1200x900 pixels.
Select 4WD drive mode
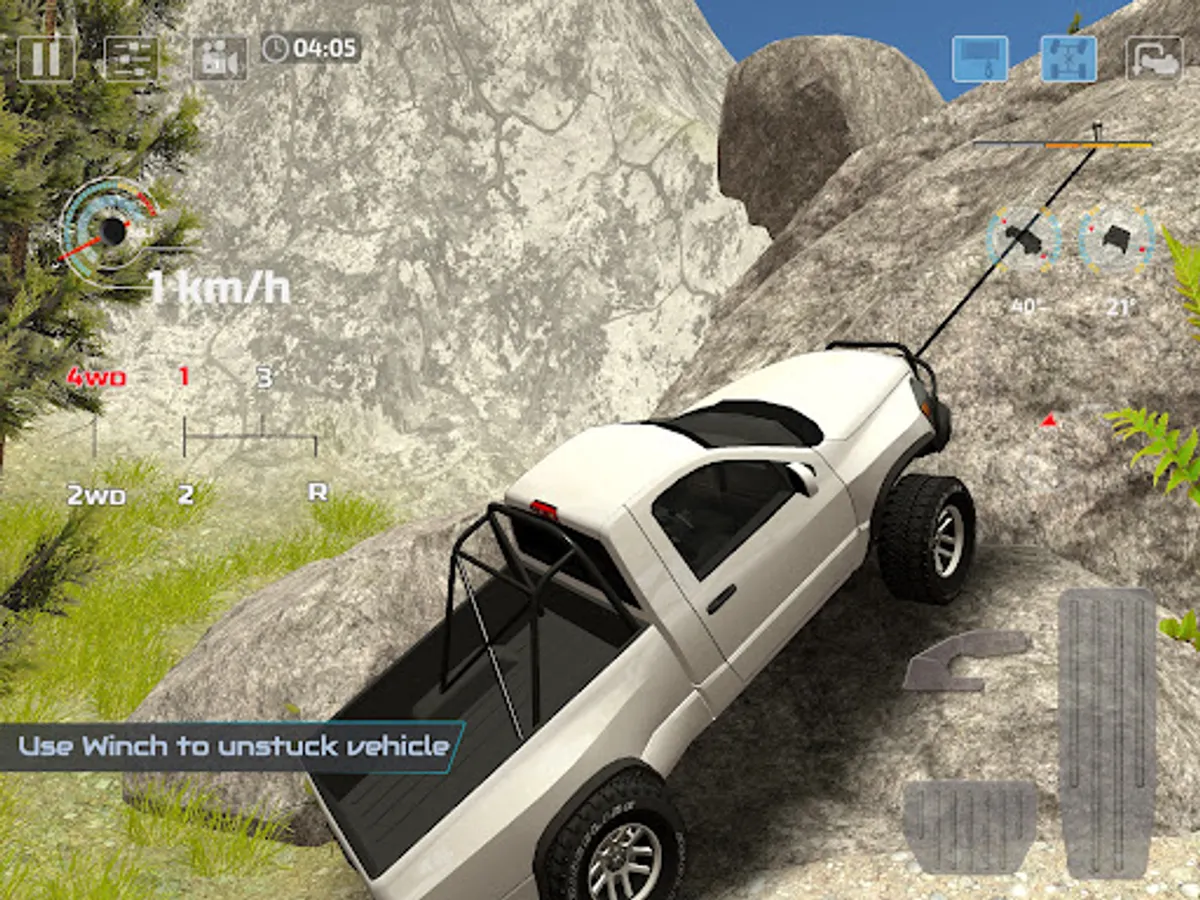96,379
